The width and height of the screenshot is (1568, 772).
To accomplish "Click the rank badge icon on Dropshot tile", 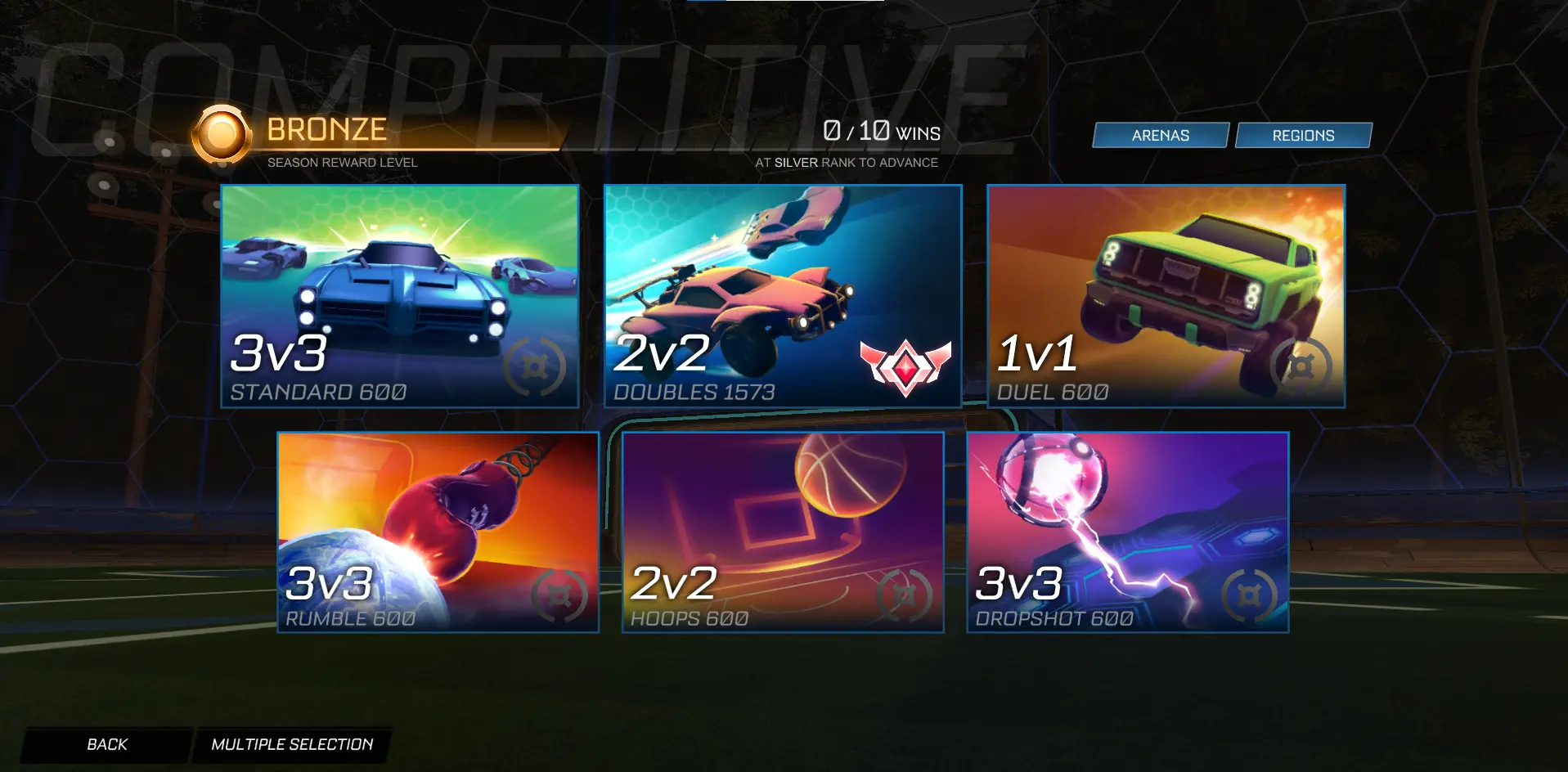I will point(1250,595).
